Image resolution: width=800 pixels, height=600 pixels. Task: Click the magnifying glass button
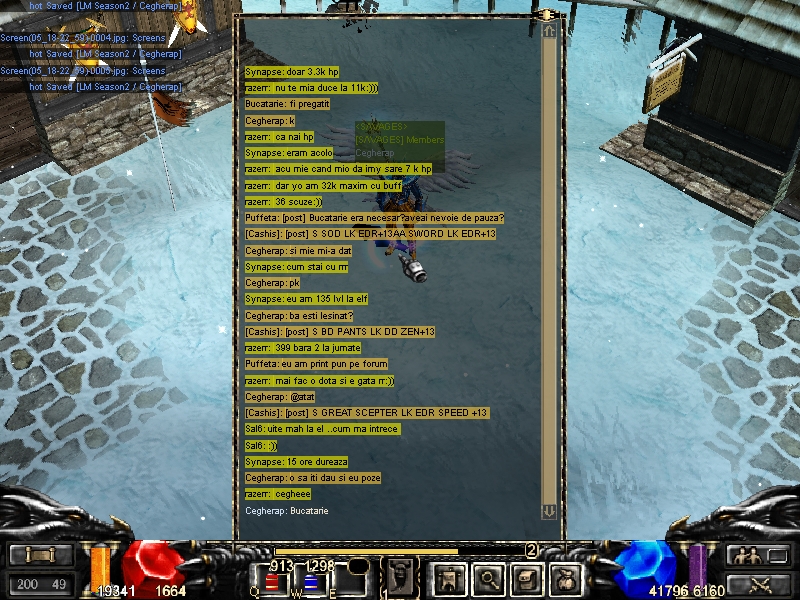pos(487,577)
